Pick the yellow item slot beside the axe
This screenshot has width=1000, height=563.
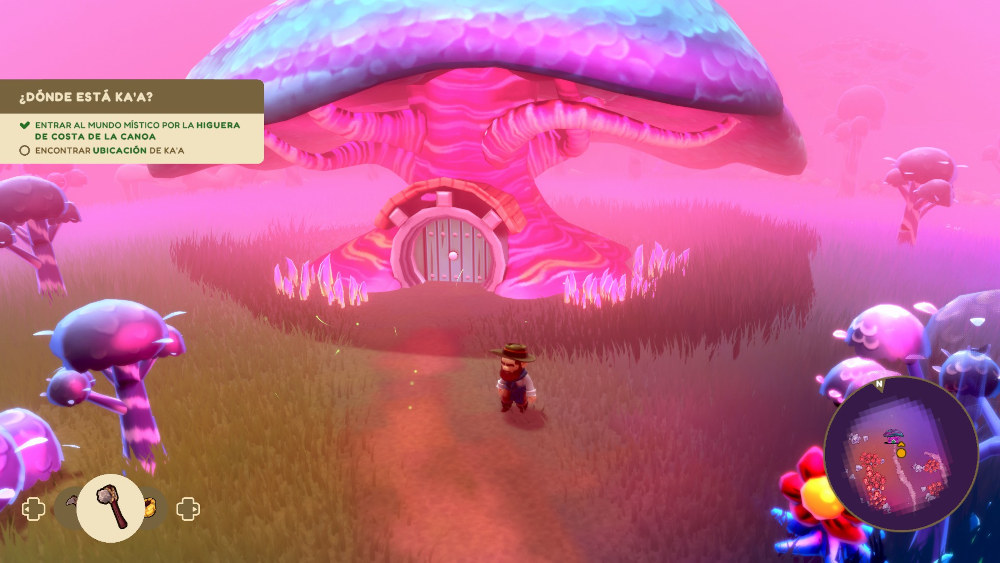tap(151, 508)
